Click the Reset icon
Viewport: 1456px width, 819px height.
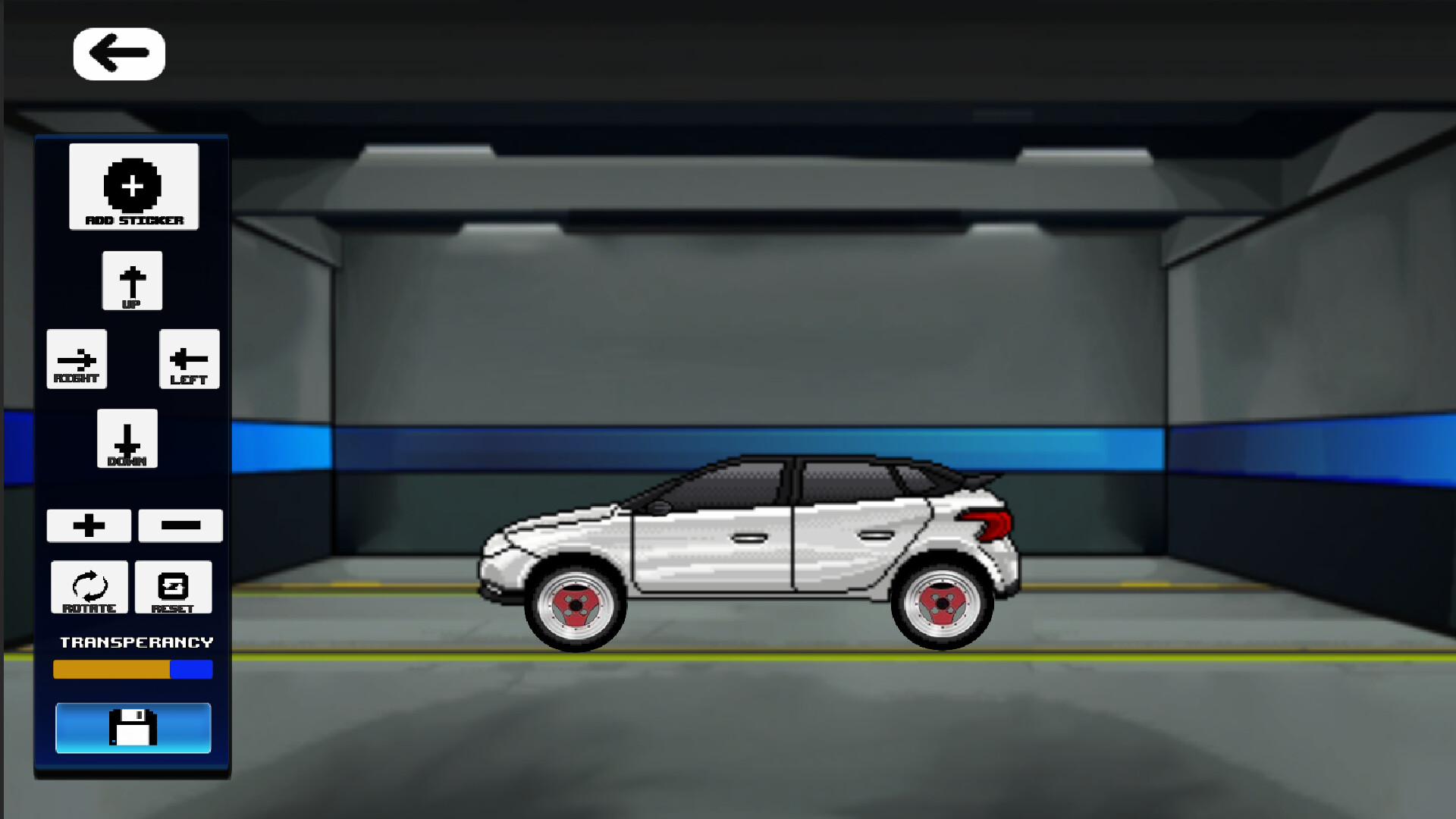(174, 585)
